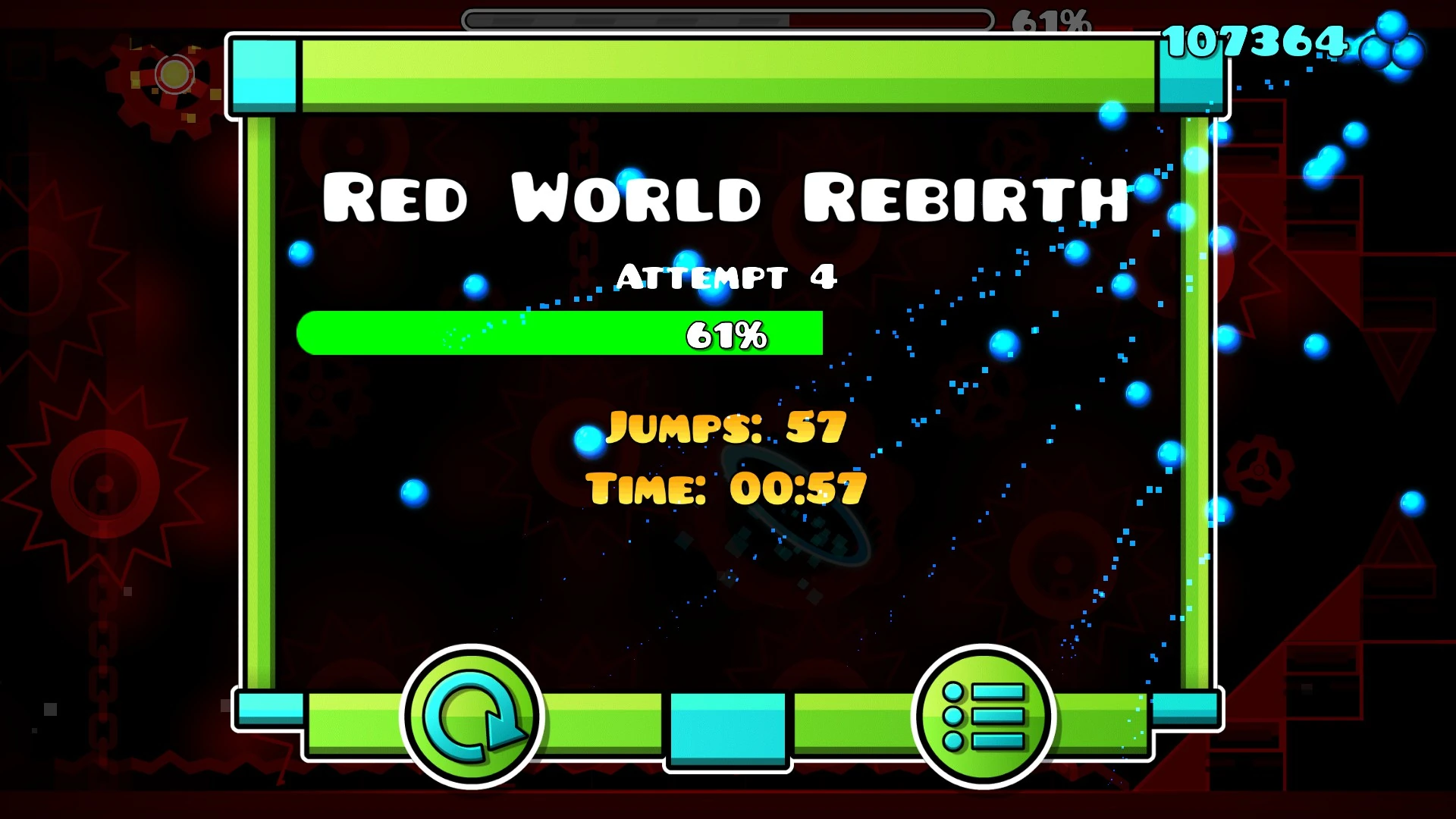Click the Attempt 4 label
This screenshot has height=819, width=1456.
[726, 278]
